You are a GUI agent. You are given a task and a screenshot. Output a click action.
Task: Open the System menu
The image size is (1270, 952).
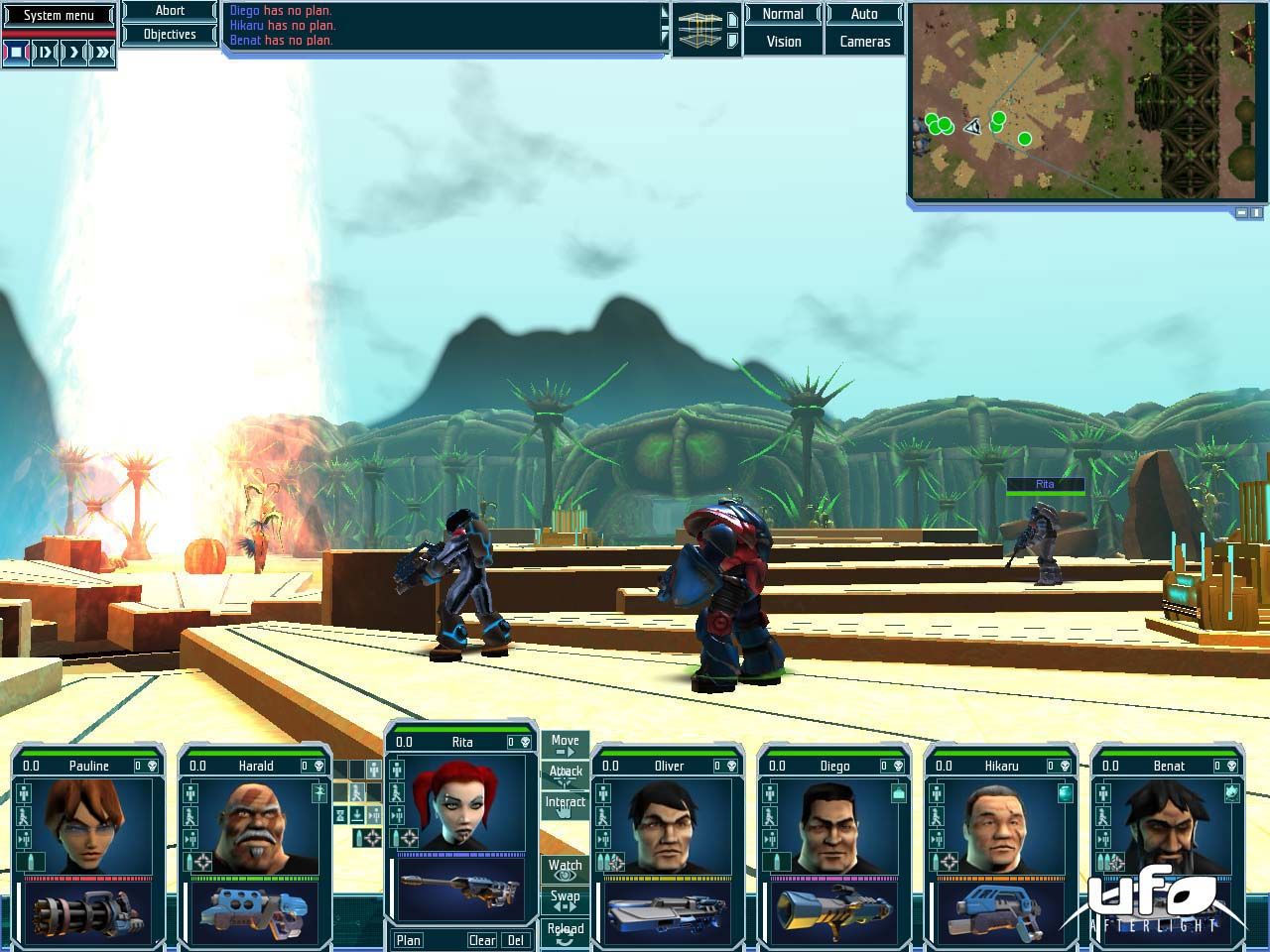pyautogui.click(x=59, y=15)
